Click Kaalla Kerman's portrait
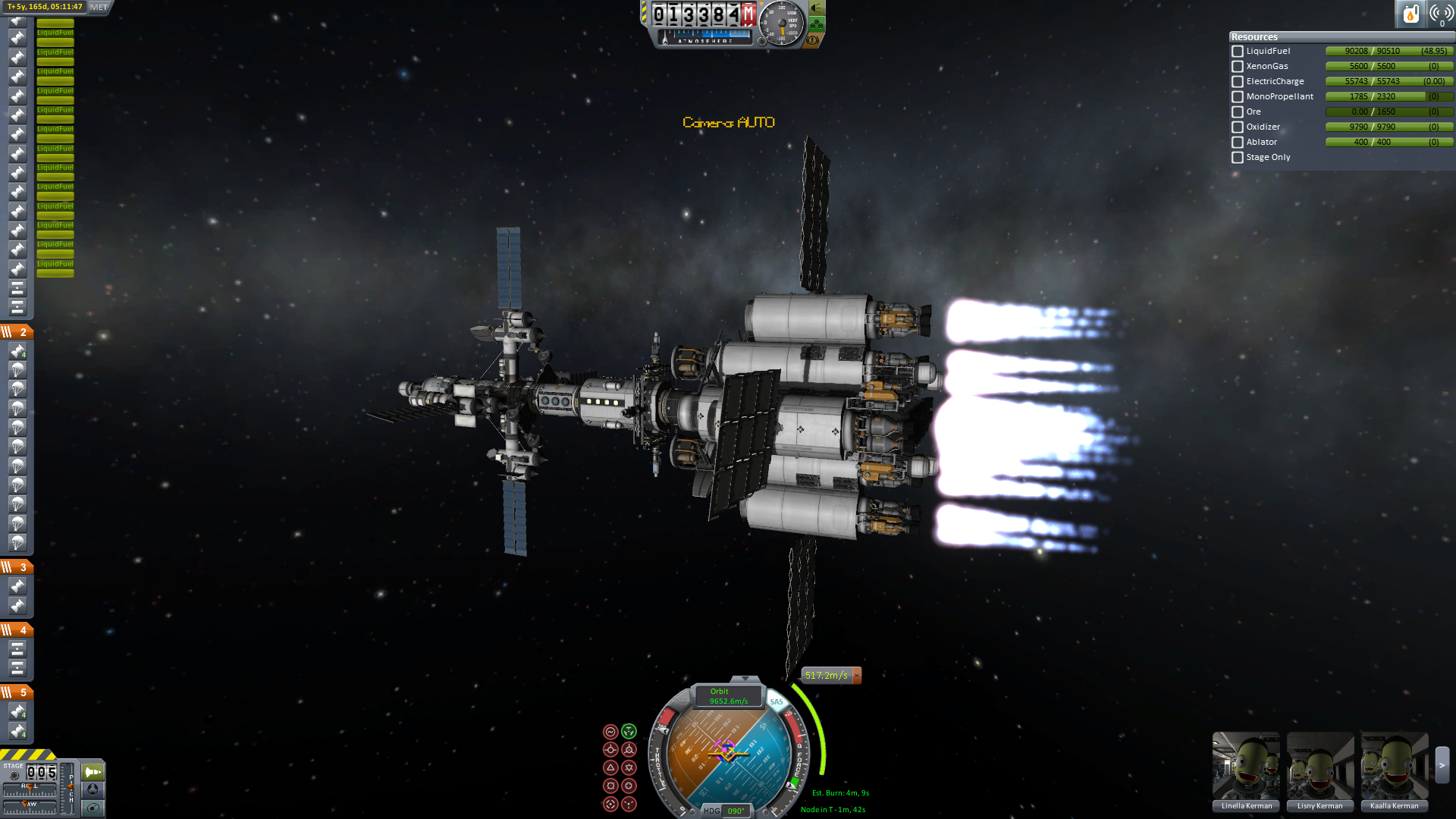The image size is (1456, 819). tap(1394, 766)
